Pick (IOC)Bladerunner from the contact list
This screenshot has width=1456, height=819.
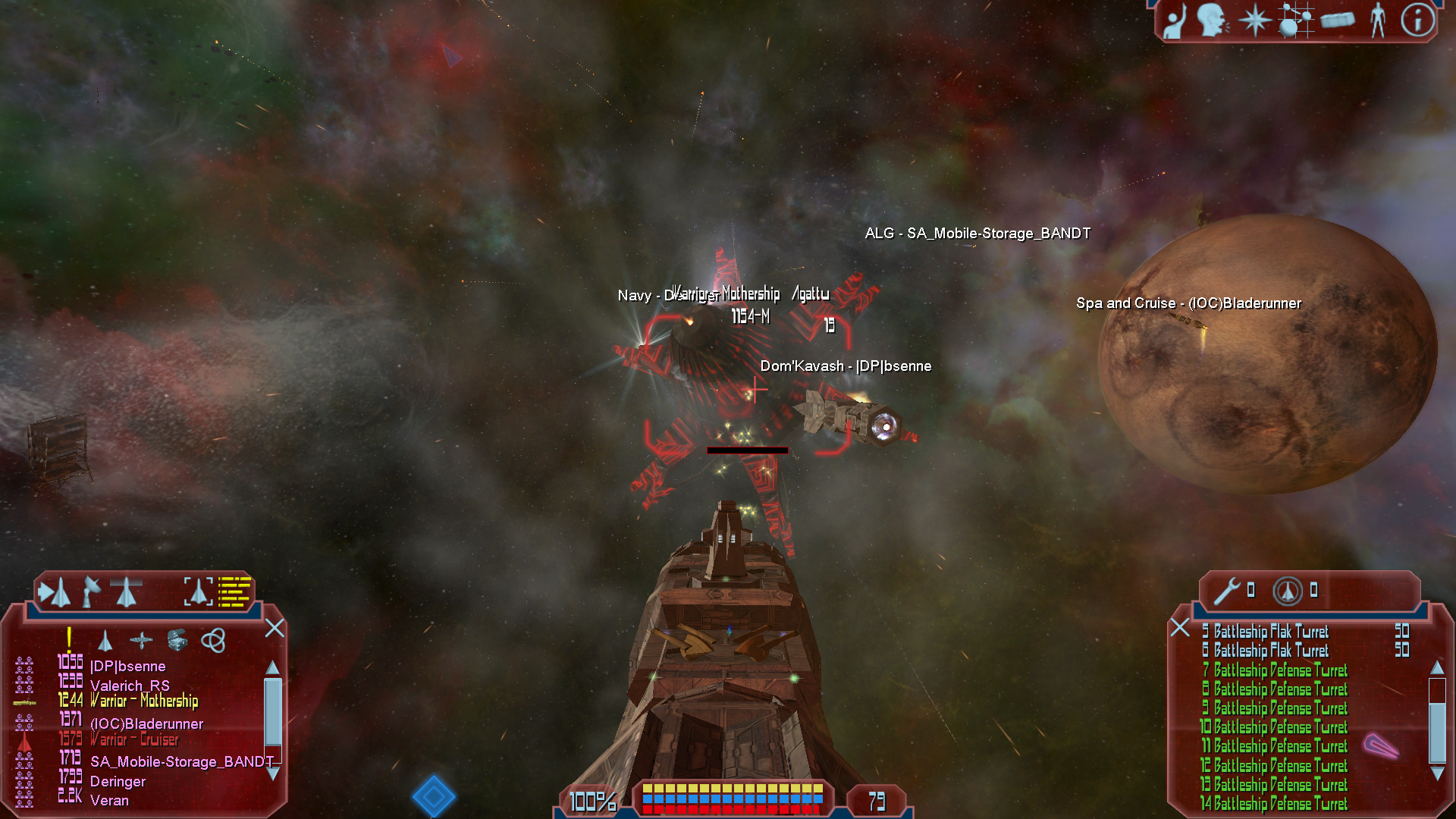146,724
